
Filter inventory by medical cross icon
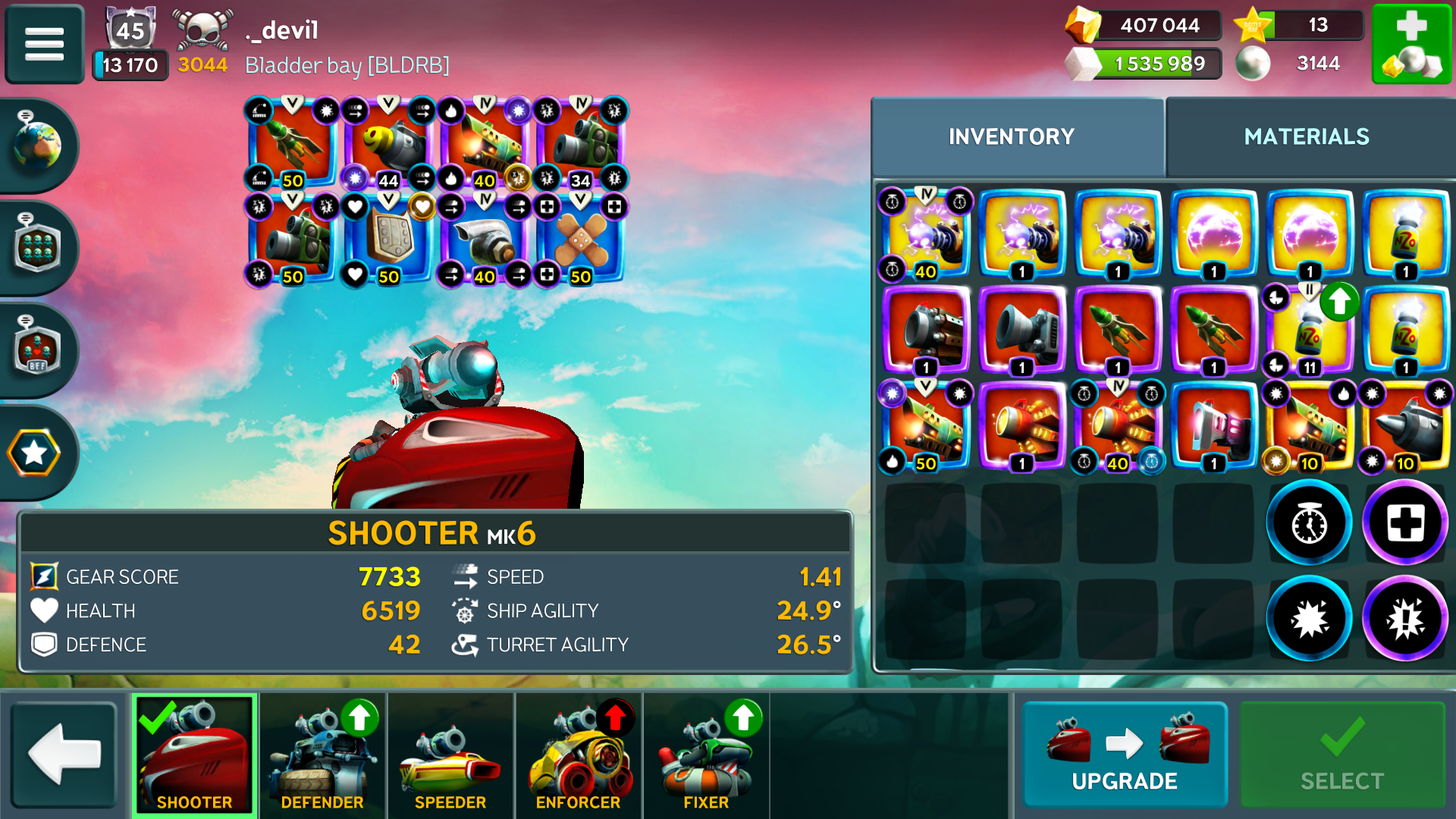[1405, 523]
